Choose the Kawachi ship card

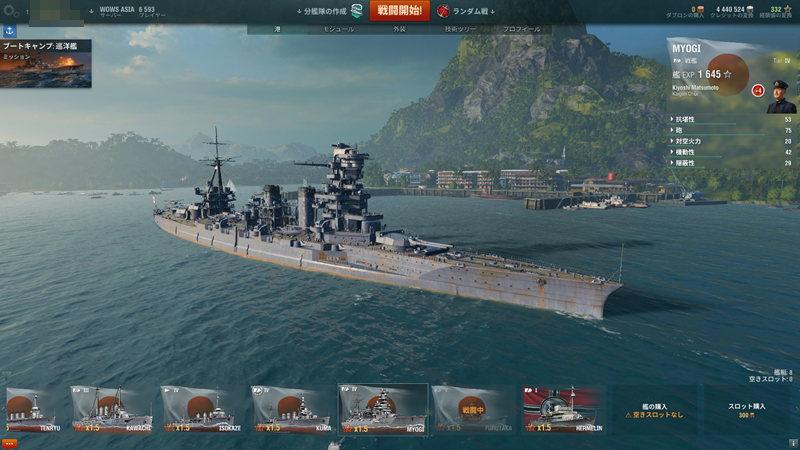tap(112, 410)
